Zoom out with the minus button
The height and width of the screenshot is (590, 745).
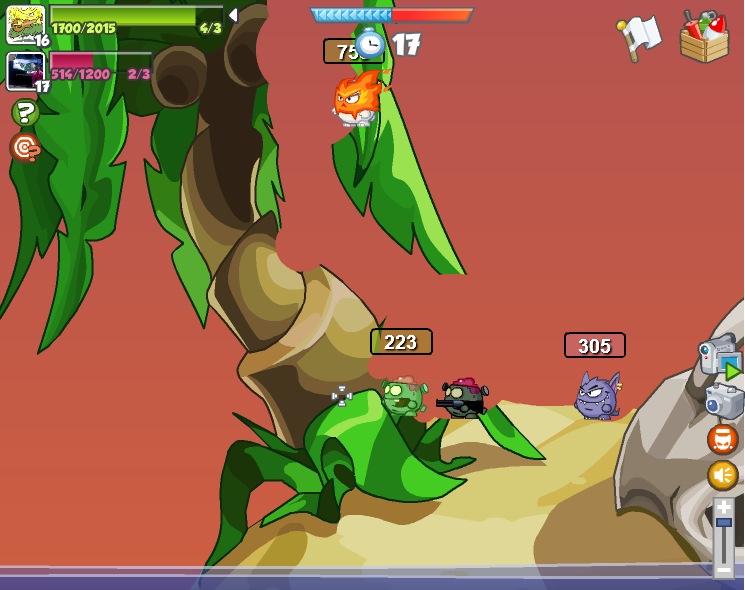click(723, 569)
